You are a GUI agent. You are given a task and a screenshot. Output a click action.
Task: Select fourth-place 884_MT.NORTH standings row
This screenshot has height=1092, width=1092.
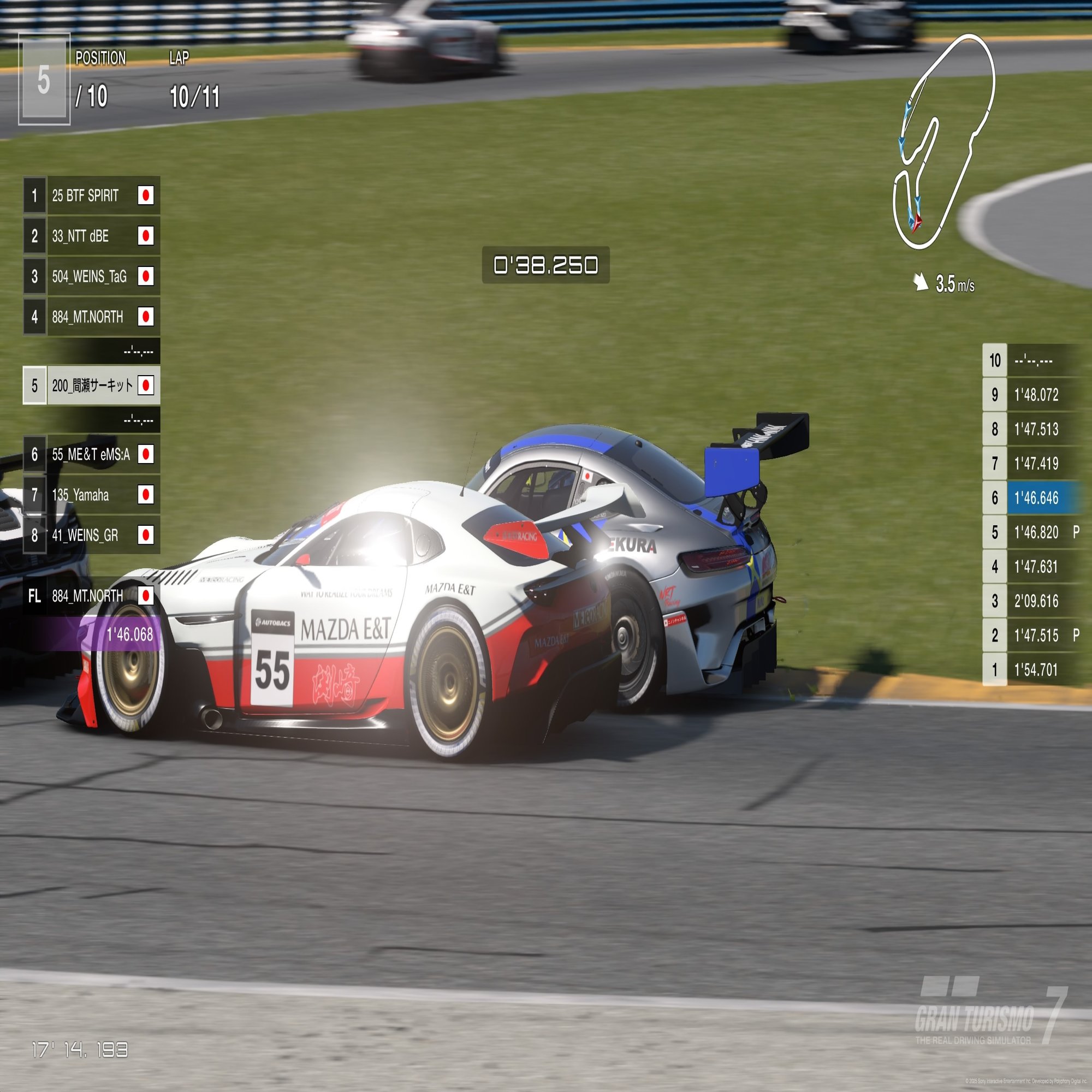92,317
